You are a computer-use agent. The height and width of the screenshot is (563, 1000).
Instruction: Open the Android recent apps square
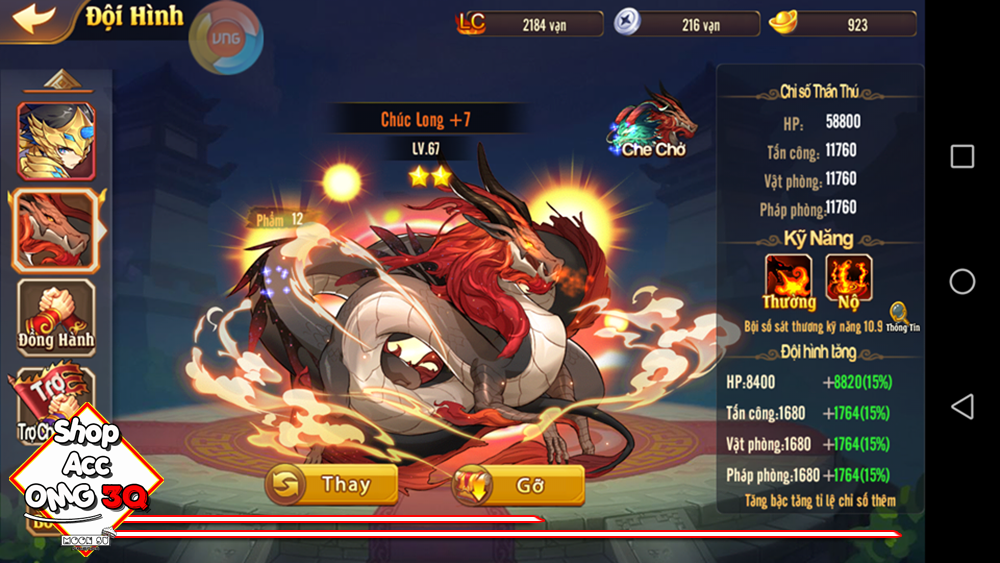[x=962, y=156]
